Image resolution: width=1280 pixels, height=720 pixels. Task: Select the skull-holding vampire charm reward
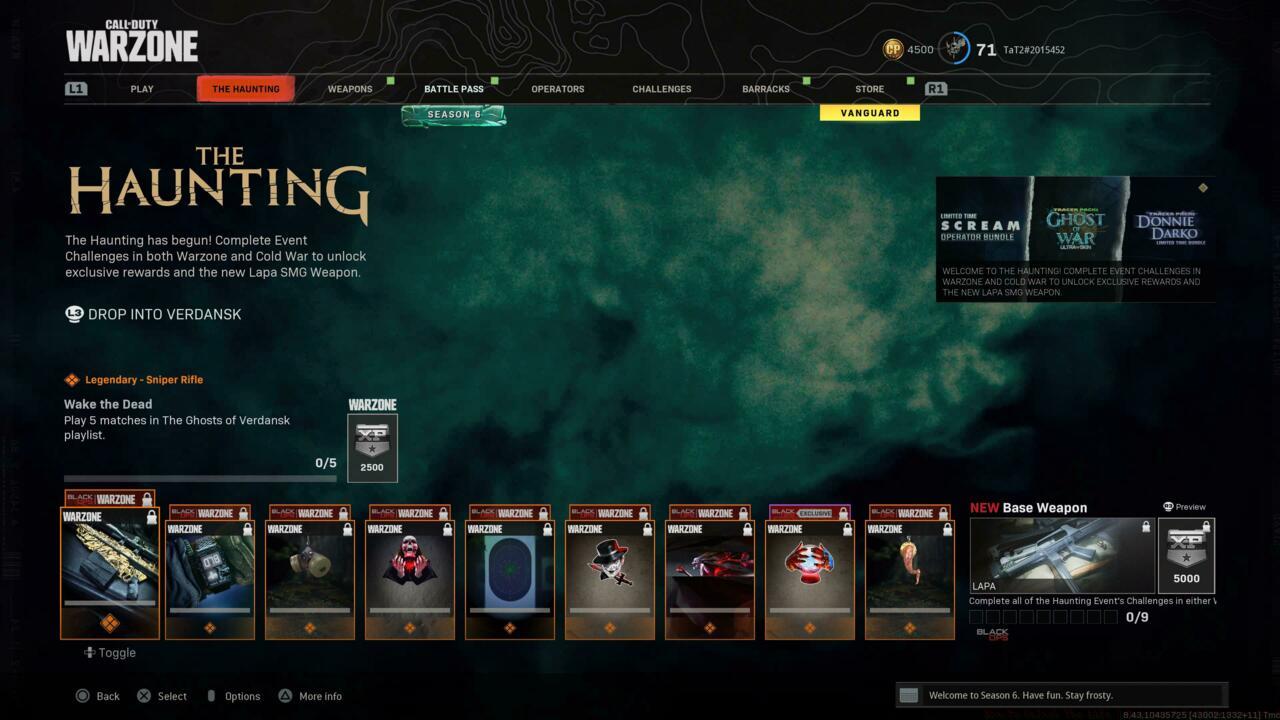coord(410,570)
